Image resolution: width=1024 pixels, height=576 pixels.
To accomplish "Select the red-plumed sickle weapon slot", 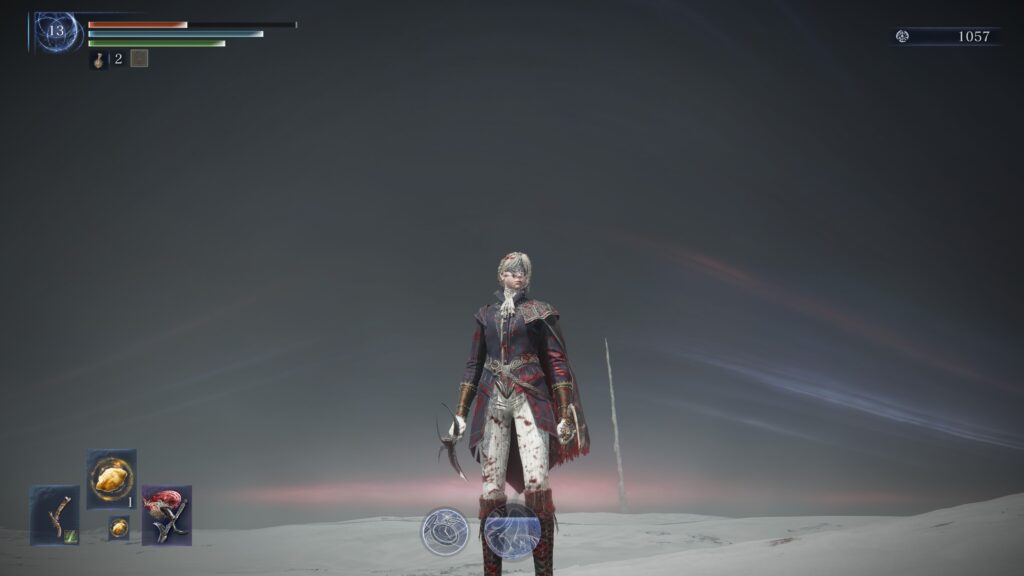I will coord(166,515).
